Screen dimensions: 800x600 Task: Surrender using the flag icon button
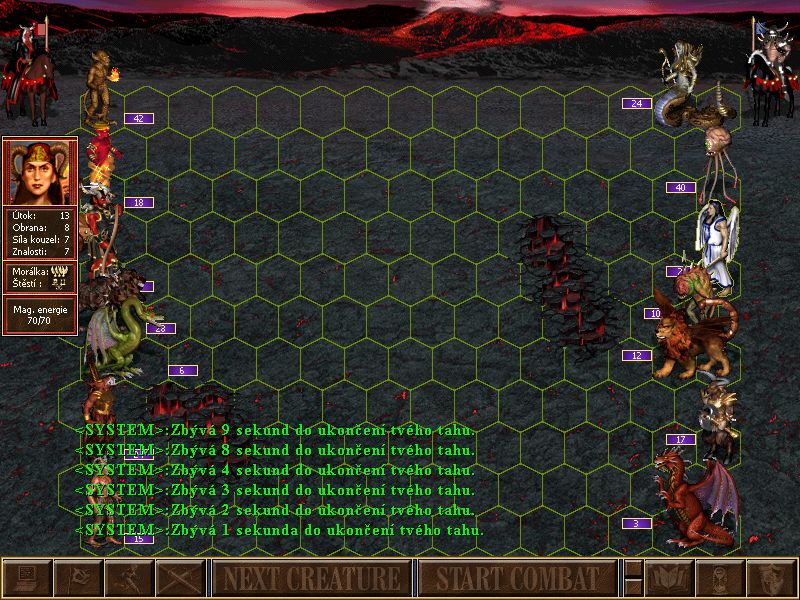(x=78, y=578)
